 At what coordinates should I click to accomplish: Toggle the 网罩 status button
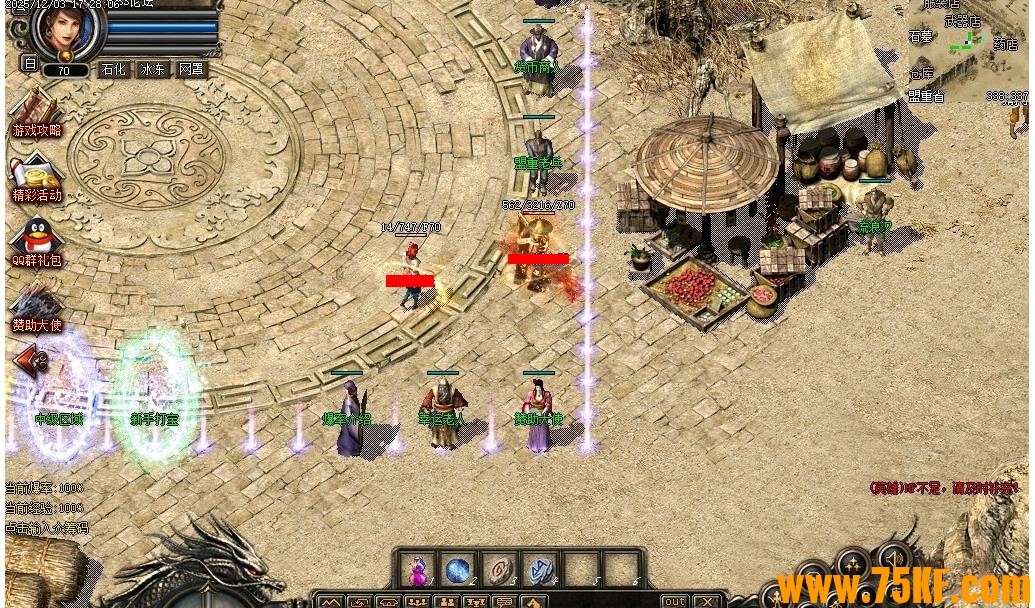click(x=191, y=70)
